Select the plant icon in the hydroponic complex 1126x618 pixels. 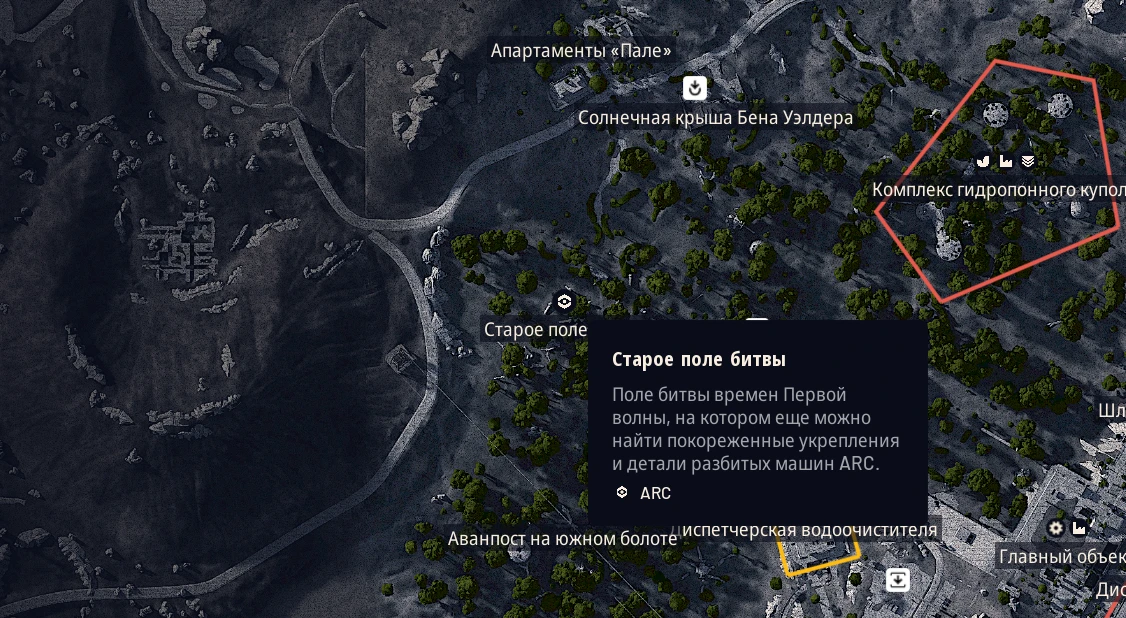tap(984, 161)
